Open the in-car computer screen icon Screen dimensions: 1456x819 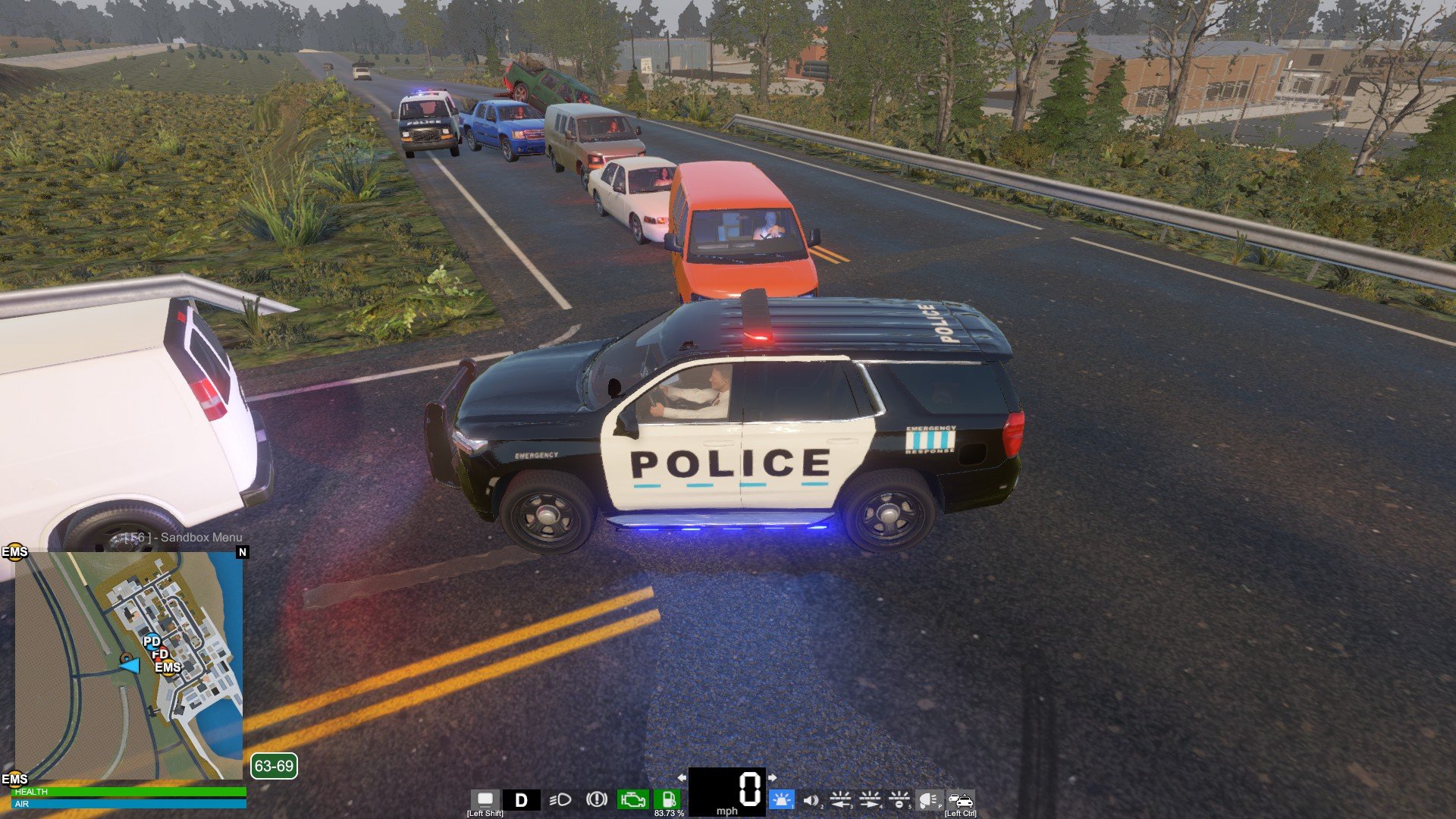point(485,799)
